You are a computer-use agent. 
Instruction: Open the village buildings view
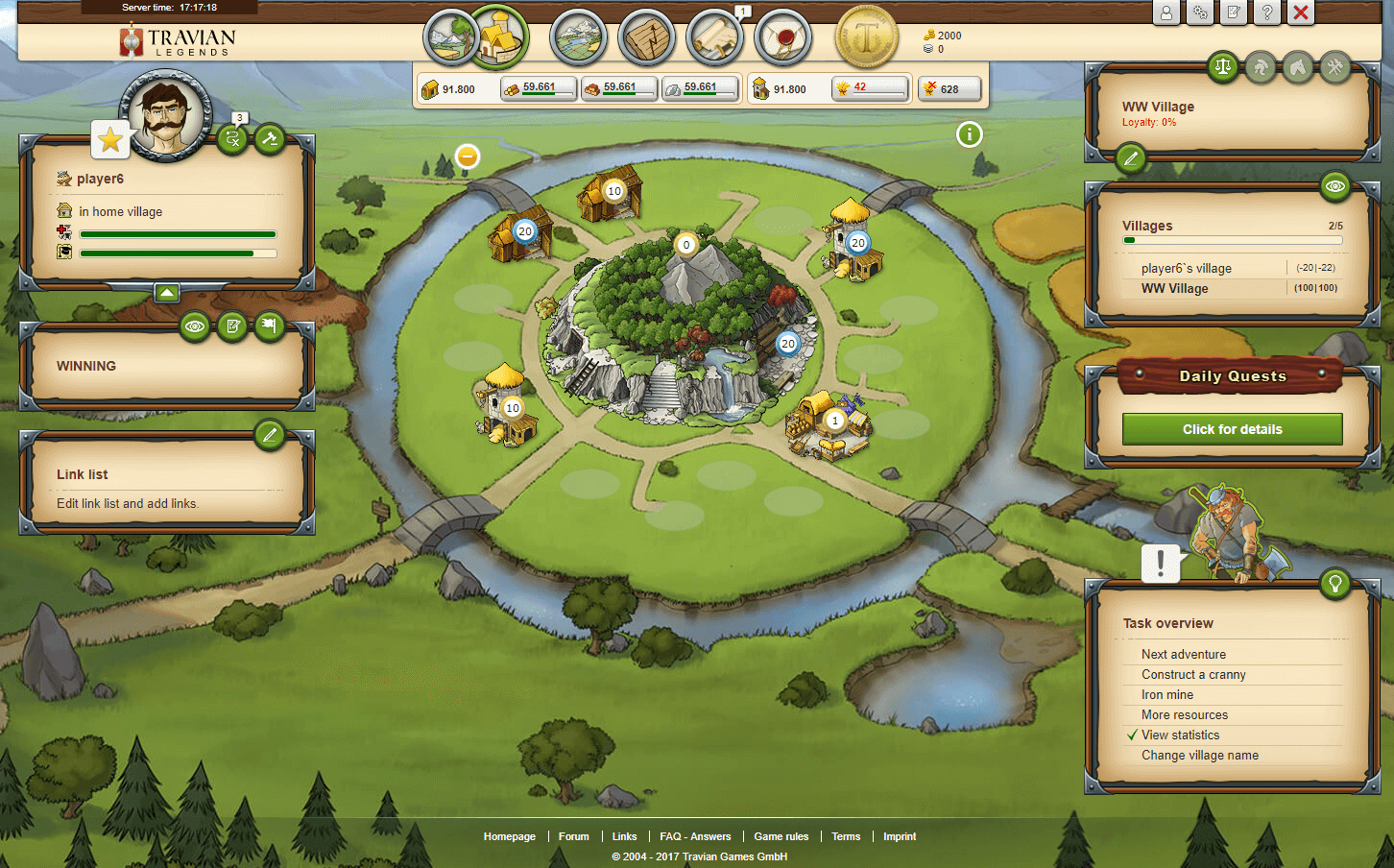click(x=501, y=36)
